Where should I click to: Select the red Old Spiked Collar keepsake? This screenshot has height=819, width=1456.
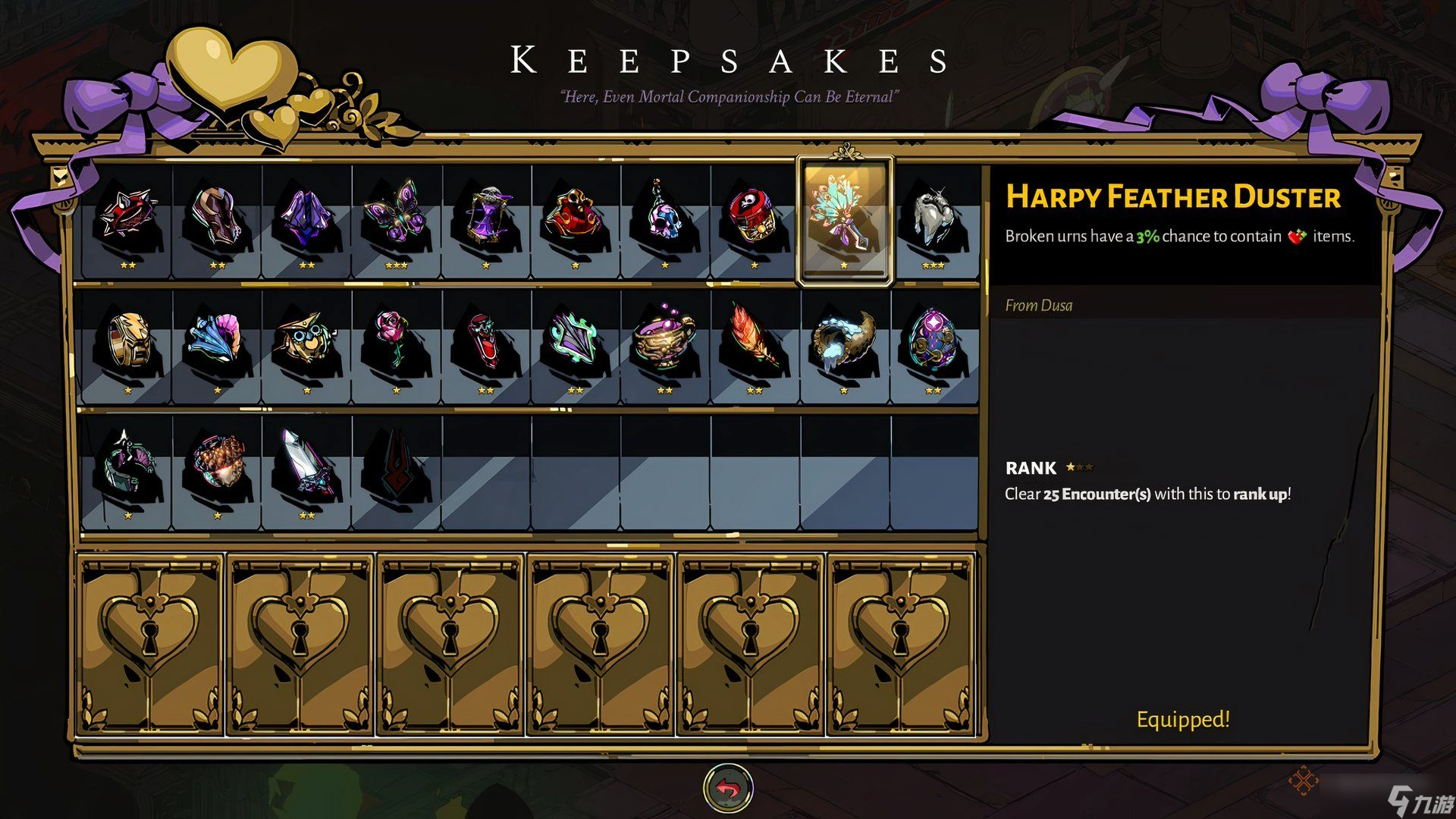tap(127, 217)
